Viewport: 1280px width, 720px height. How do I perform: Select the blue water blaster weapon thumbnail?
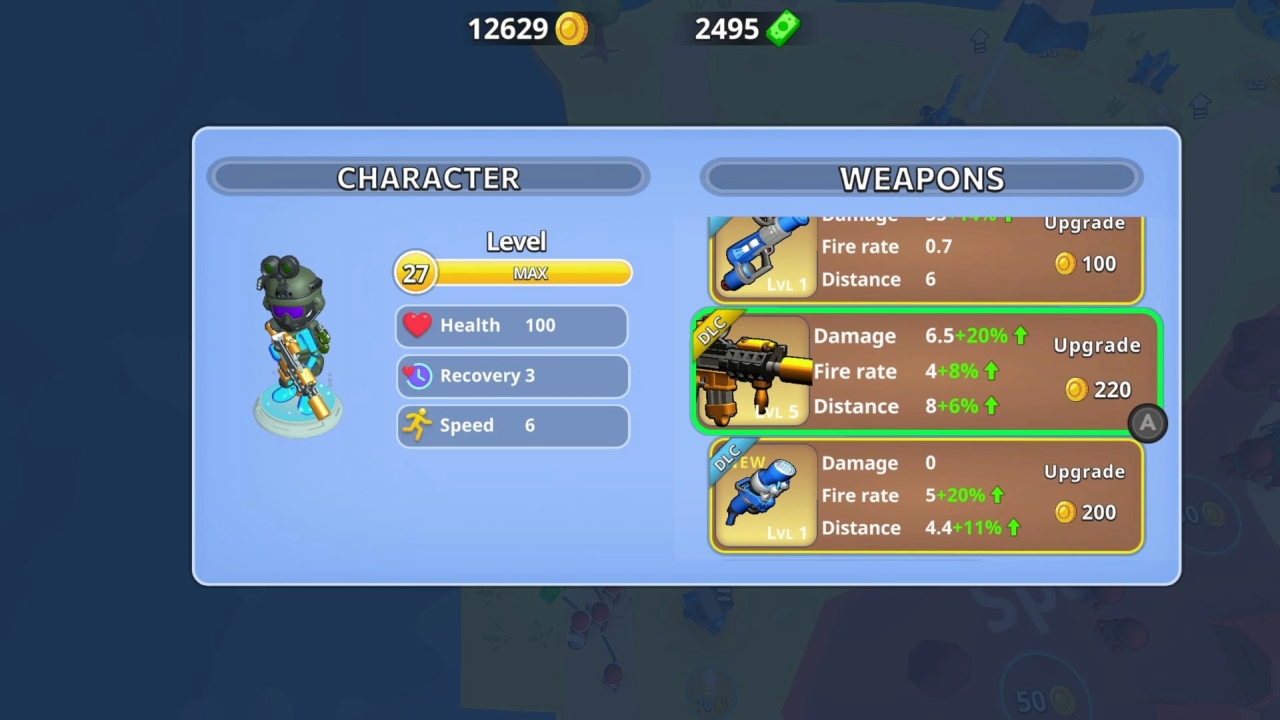tap(762, 255)
